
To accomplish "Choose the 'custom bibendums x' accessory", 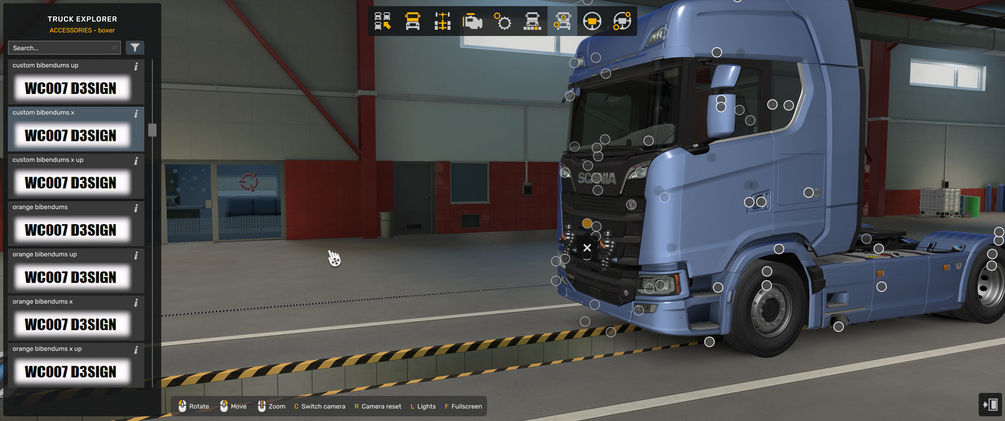I will [70, 135].
